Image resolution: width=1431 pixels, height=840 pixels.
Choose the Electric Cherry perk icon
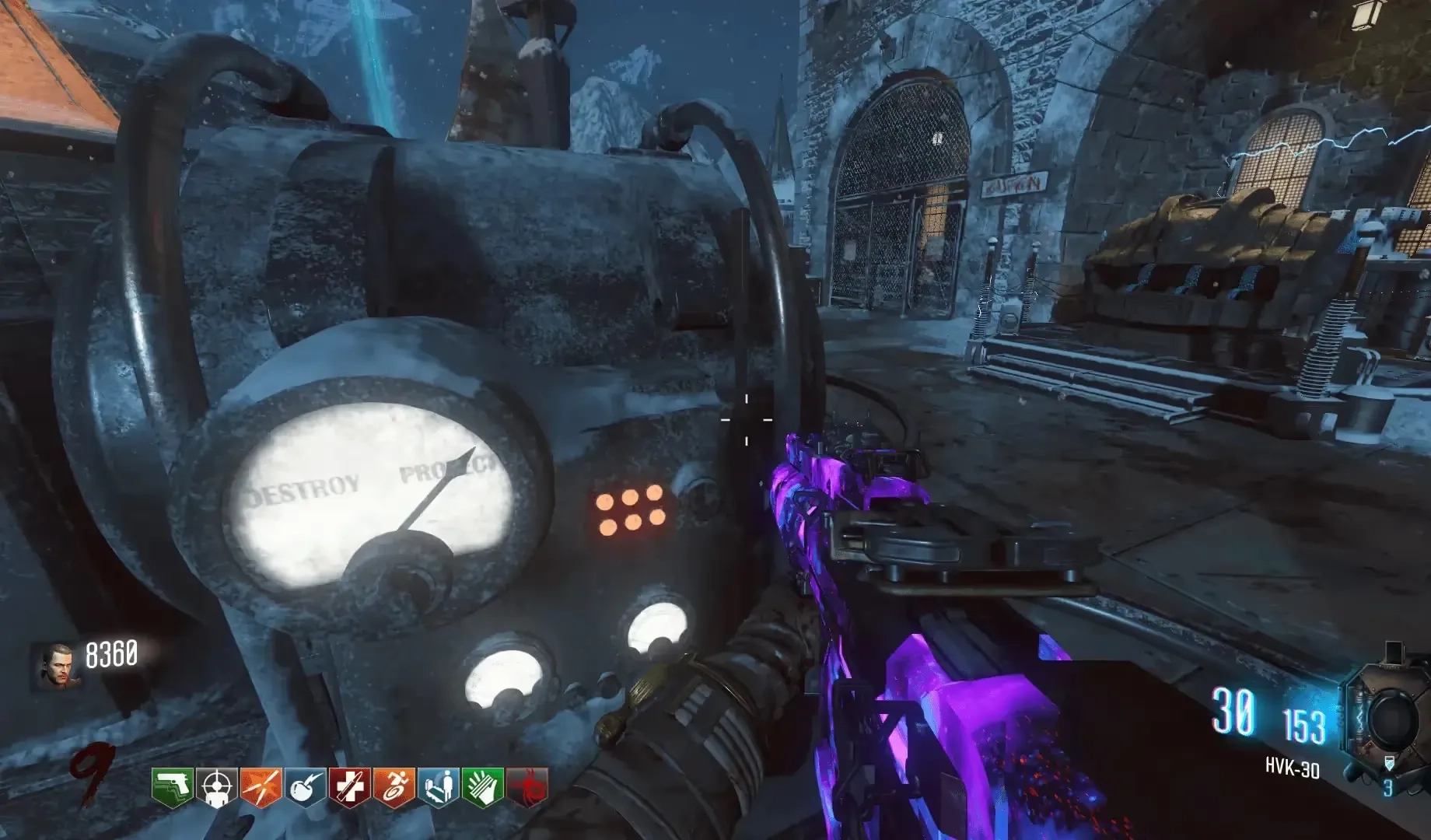305,788
